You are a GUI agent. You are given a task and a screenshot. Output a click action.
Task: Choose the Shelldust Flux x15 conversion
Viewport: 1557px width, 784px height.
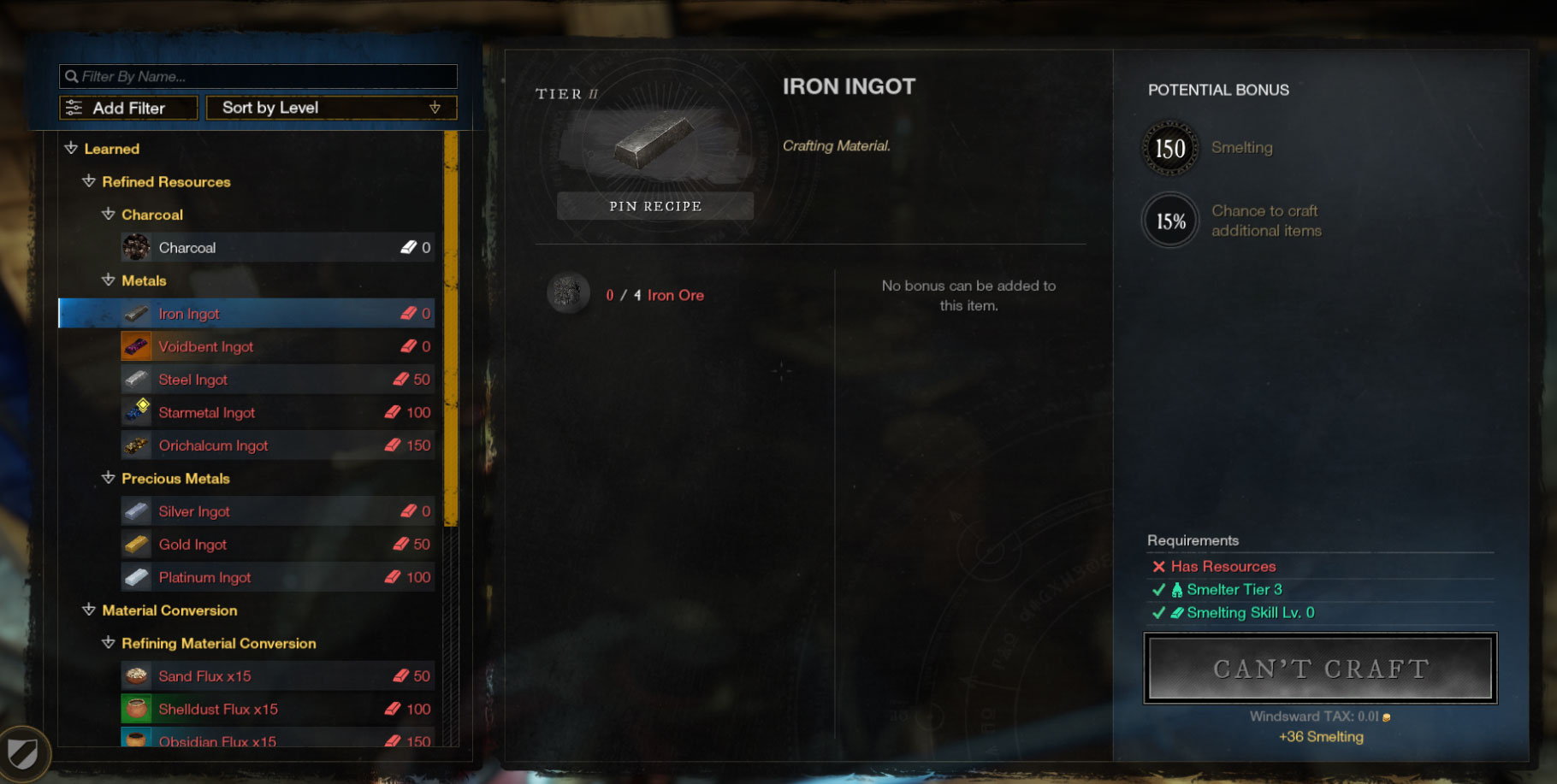pyautogui.click(x=277, y=710)
